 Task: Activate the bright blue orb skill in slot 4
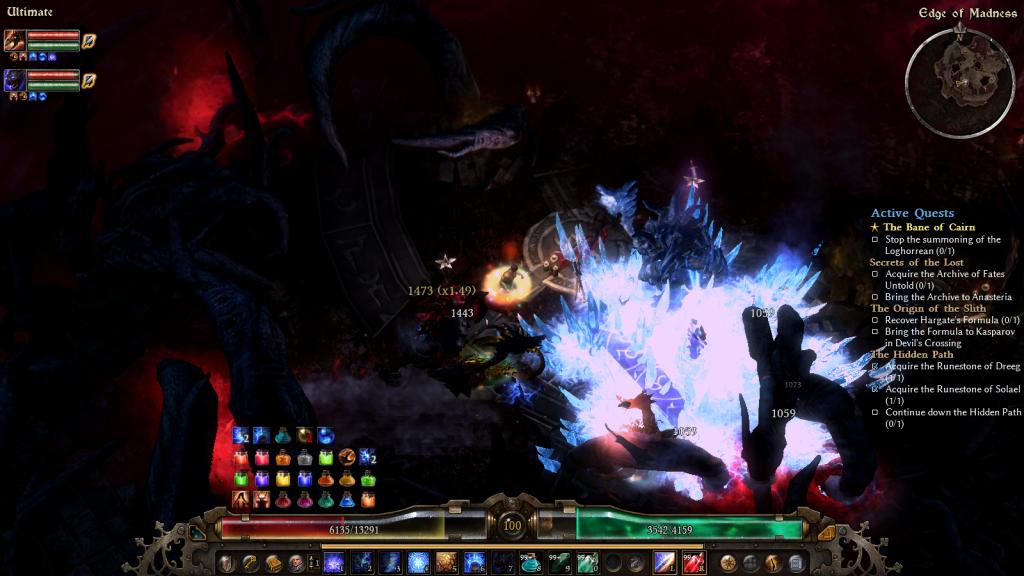click(418, 563)
